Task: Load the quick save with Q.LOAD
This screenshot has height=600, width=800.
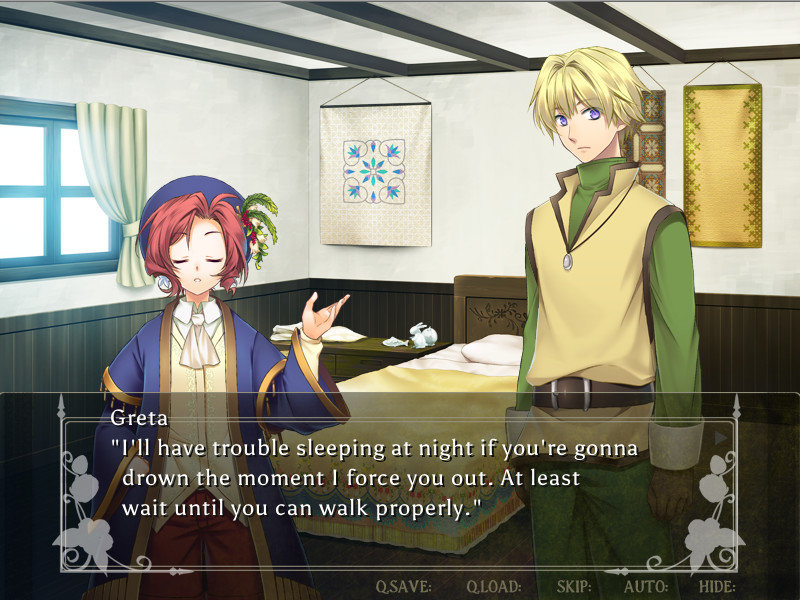Action: click(x=493, y=586)
